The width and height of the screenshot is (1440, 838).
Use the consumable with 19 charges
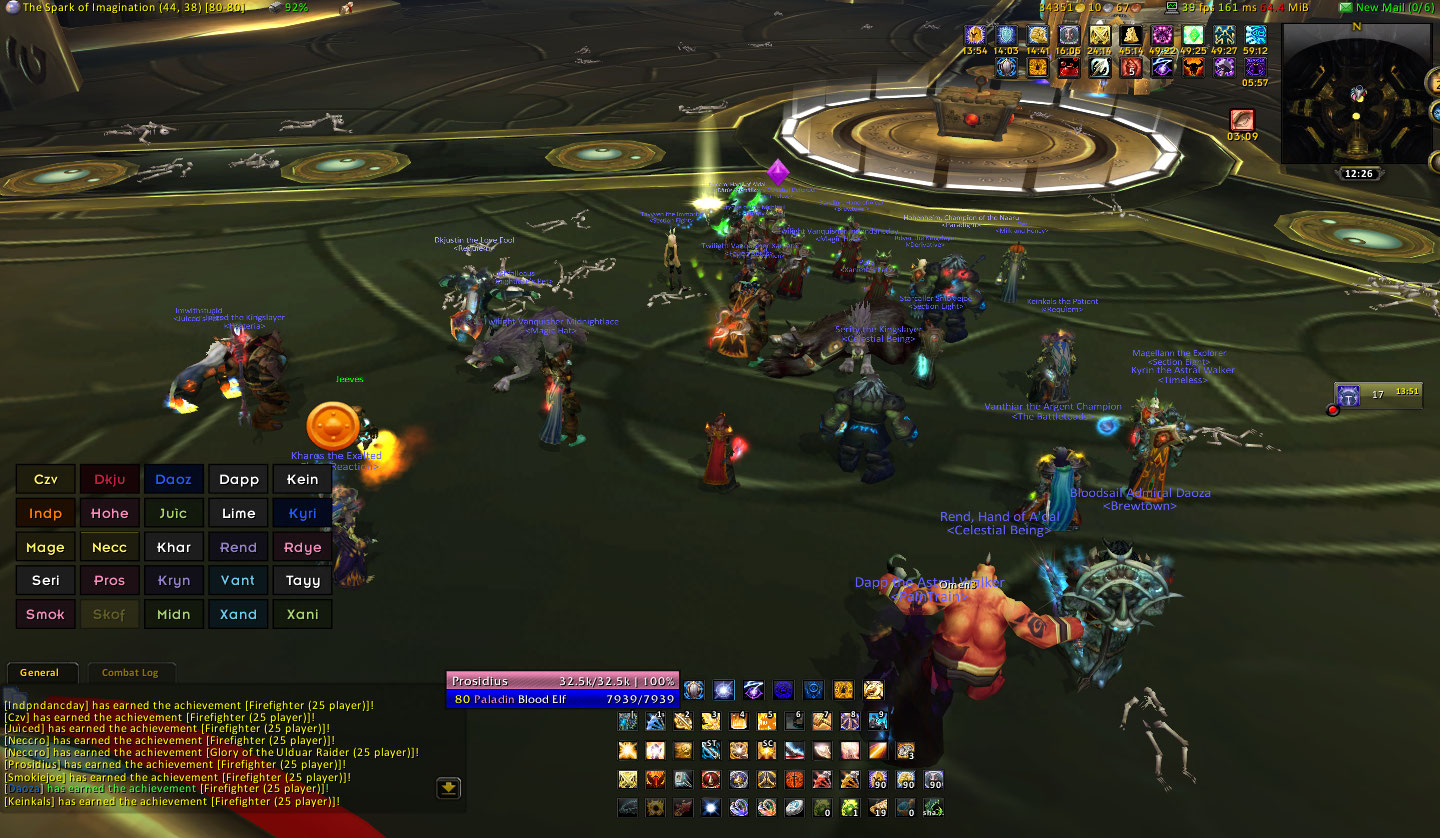(x=878, y=807)
